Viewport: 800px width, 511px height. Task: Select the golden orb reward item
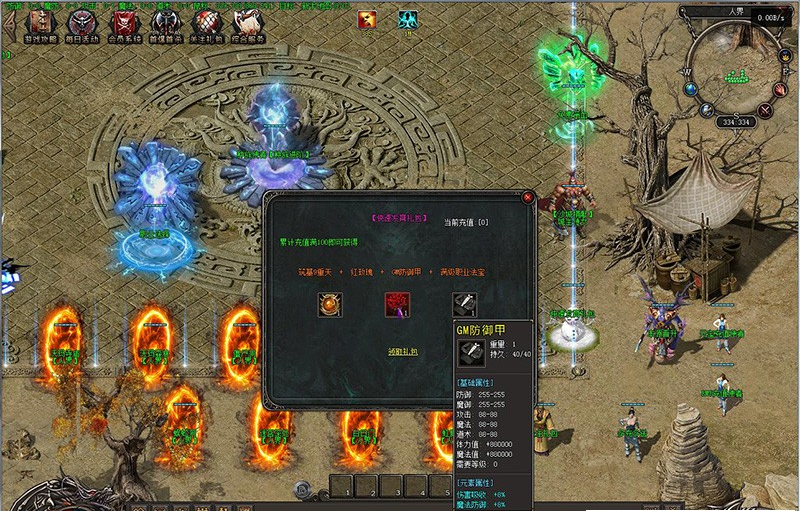[x=331, y=305]
